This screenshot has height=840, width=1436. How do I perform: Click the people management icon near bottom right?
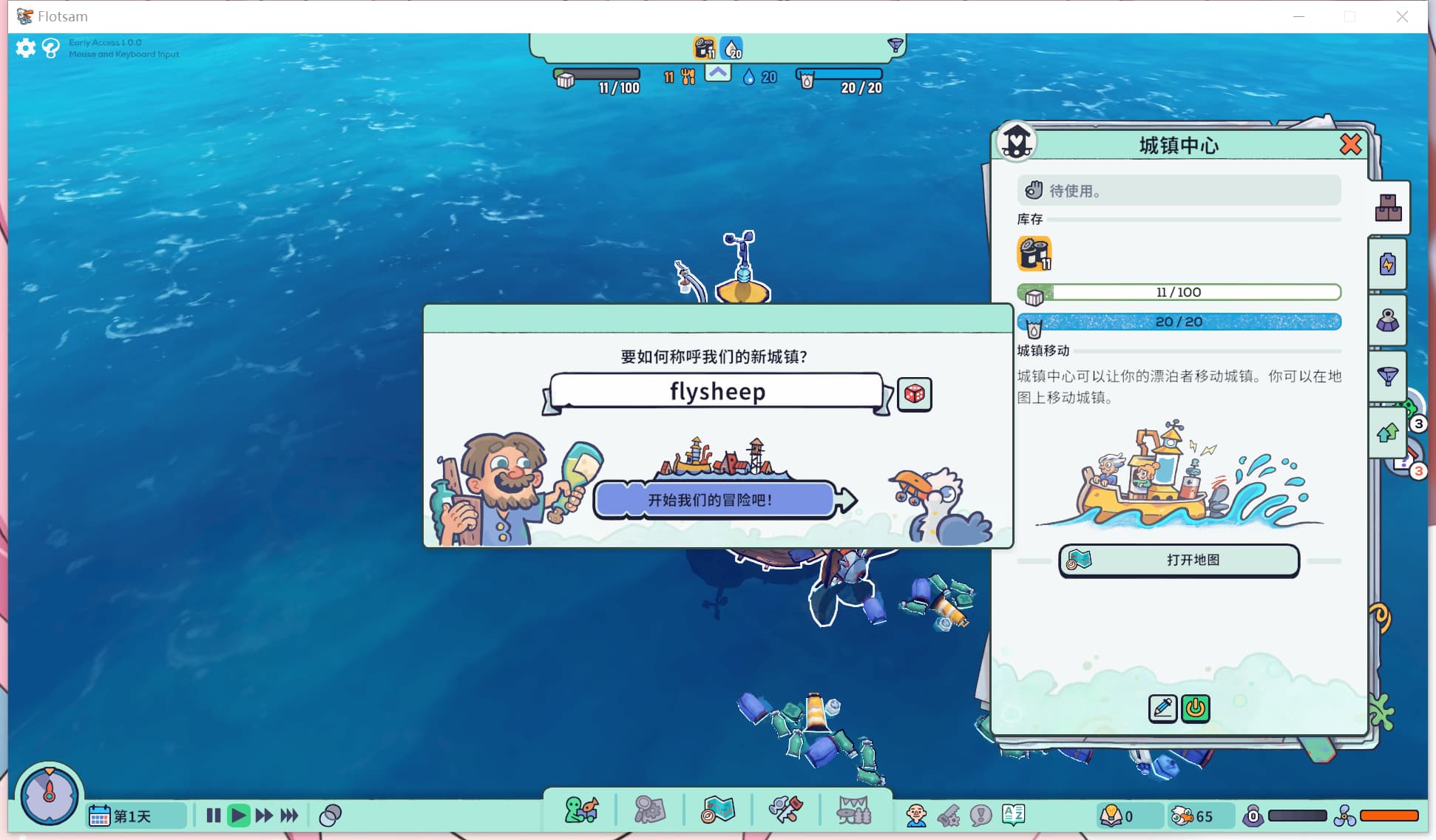click(x=915, y=815)
